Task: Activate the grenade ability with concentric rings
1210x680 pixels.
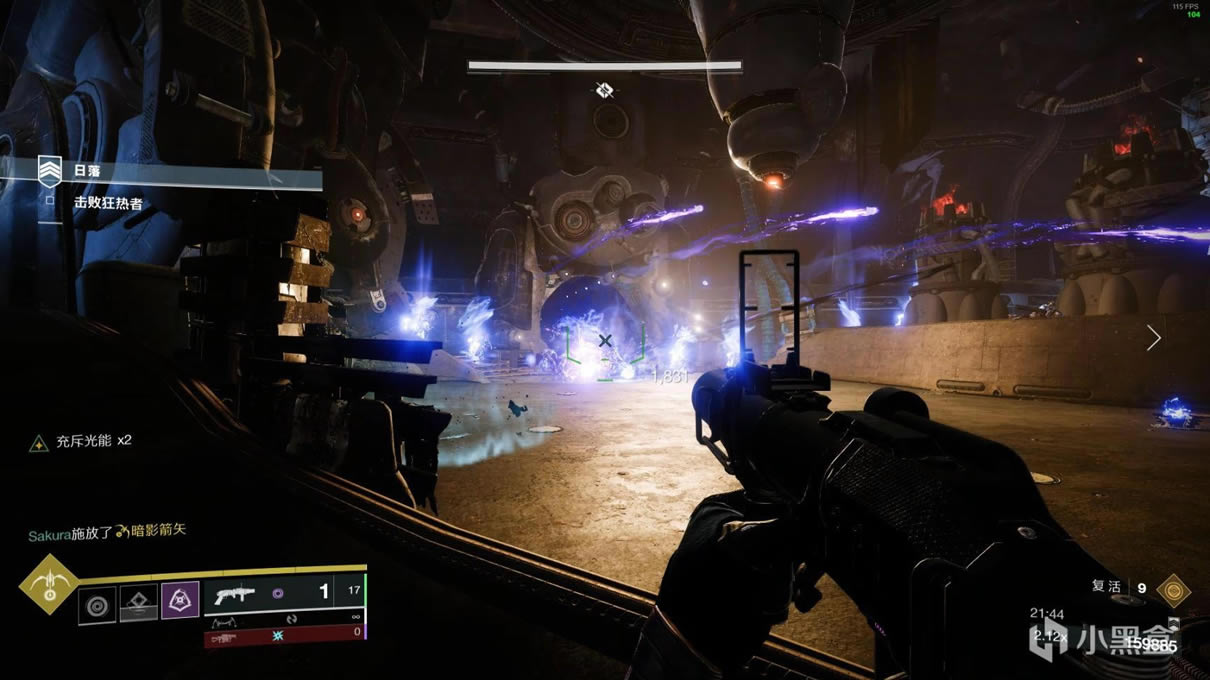Action: [x=98, y=601]
